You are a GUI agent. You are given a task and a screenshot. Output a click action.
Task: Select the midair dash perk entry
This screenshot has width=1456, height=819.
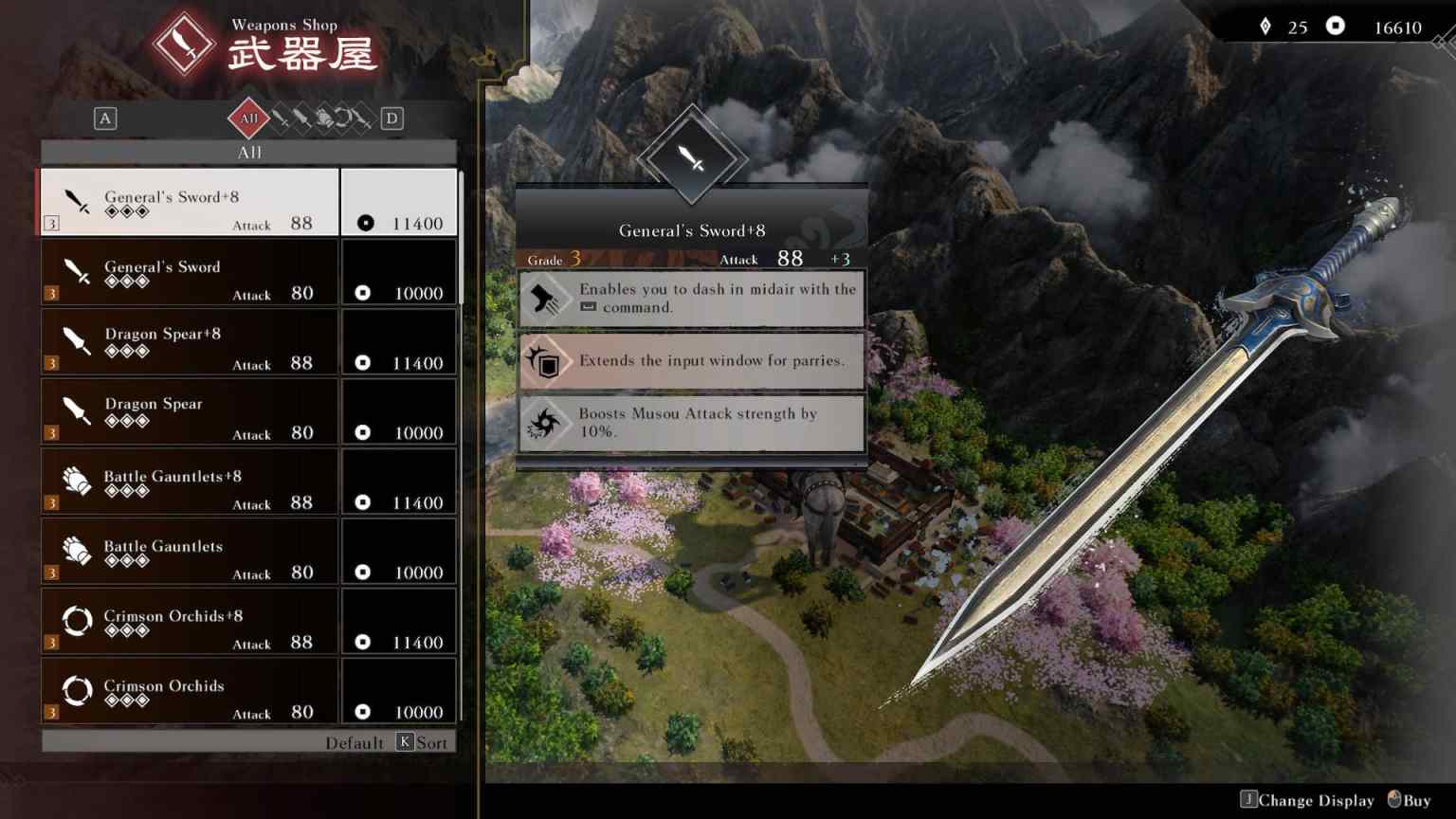(690, 299)
